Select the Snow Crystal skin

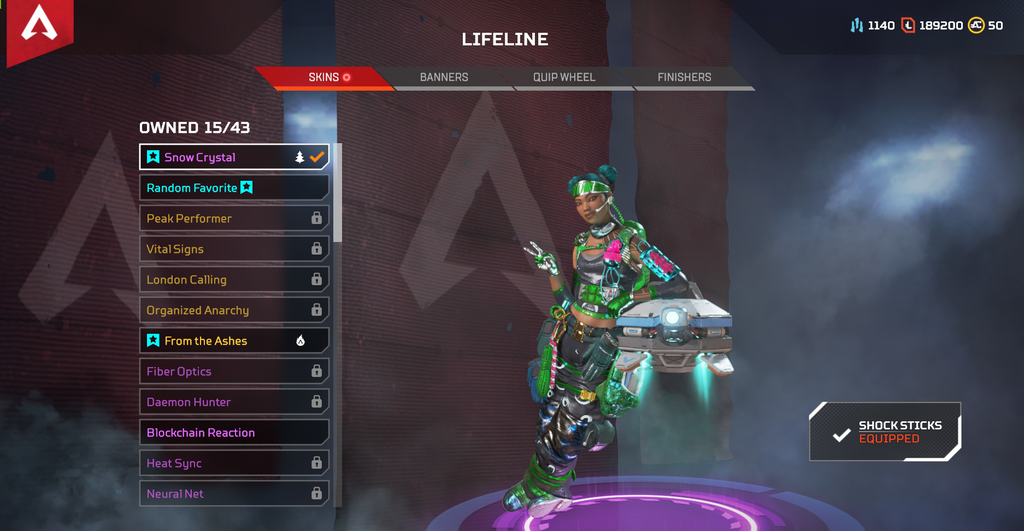(234, 157)
